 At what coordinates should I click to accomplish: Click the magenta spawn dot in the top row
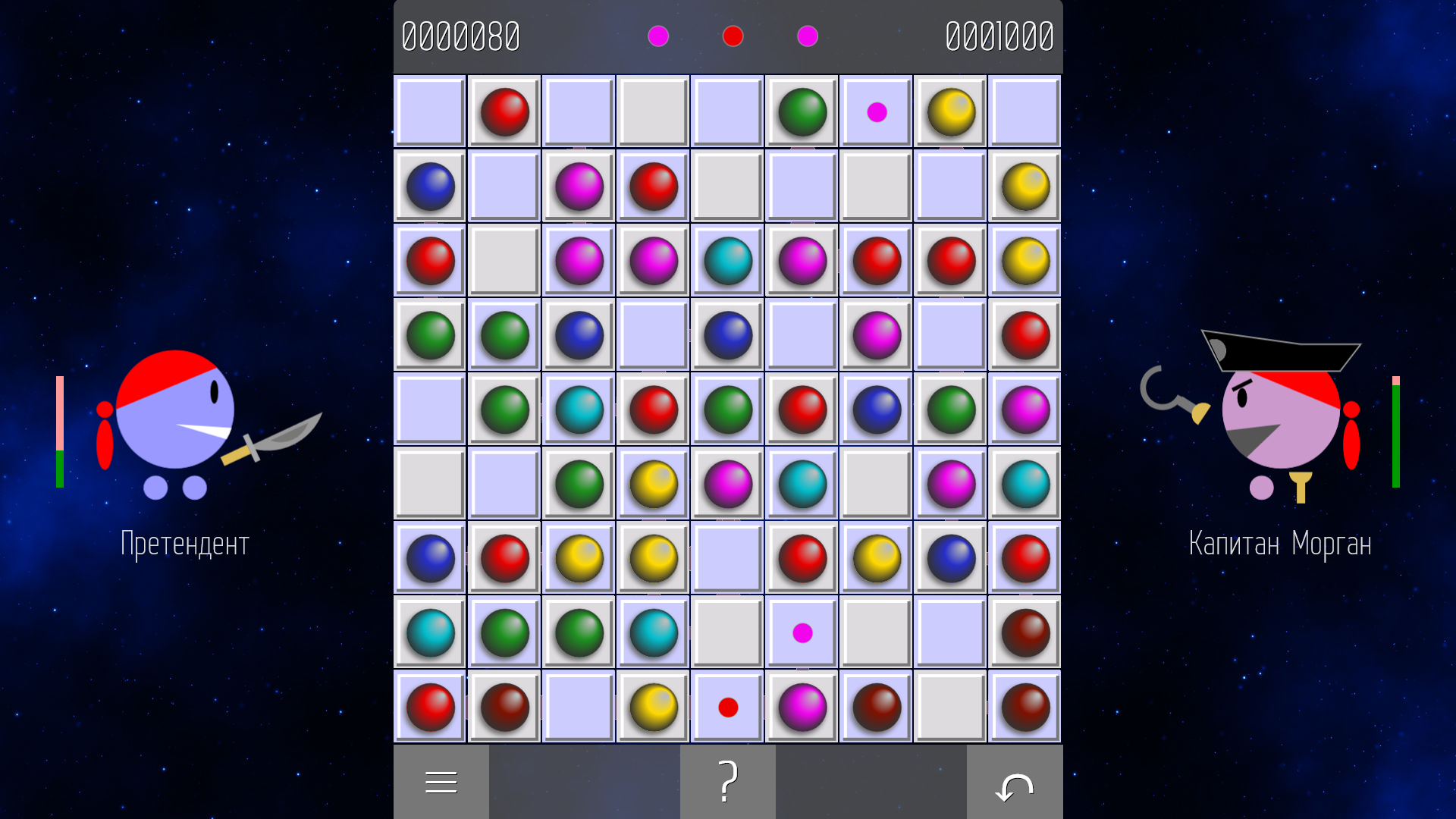[876, 111]
